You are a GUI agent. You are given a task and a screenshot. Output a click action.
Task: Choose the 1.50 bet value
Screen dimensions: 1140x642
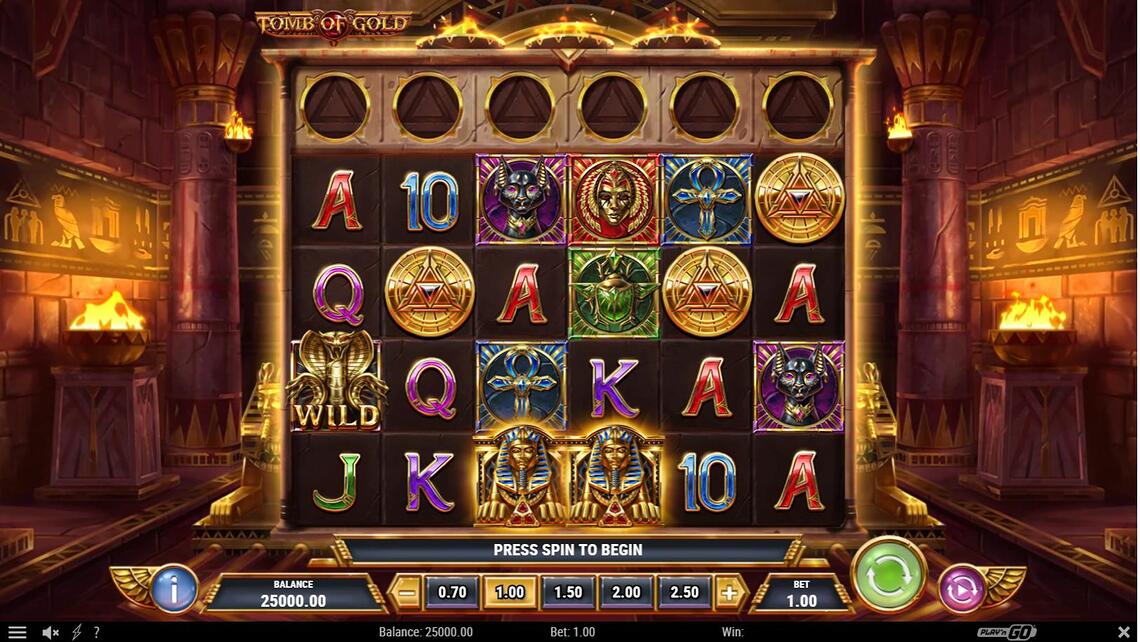coord(568,592)
